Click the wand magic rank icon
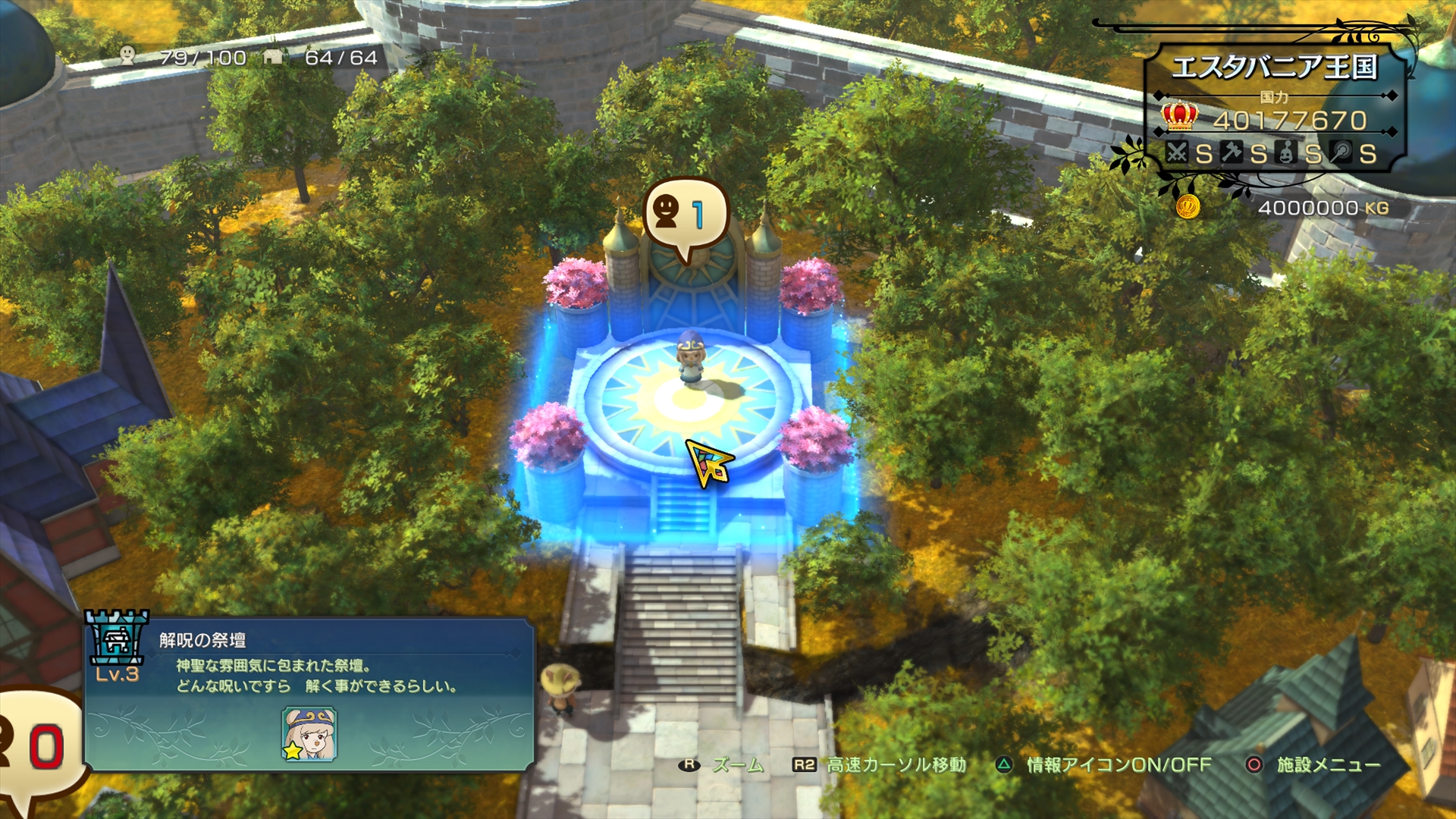This screenshot has width=1456, height=819. click(1342, 153)
